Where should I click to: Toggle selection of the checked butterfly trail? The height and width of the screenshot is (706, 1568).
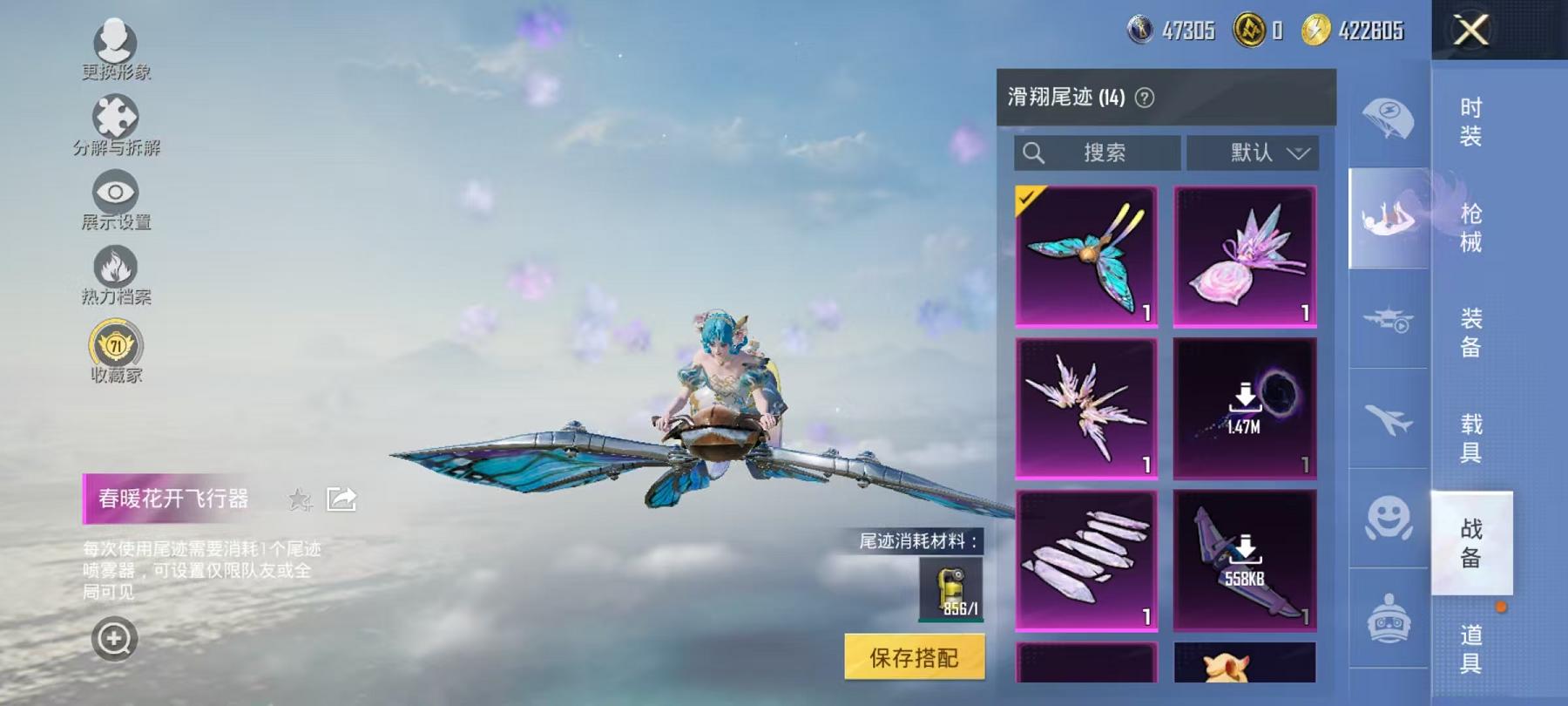pos(1086,255)
